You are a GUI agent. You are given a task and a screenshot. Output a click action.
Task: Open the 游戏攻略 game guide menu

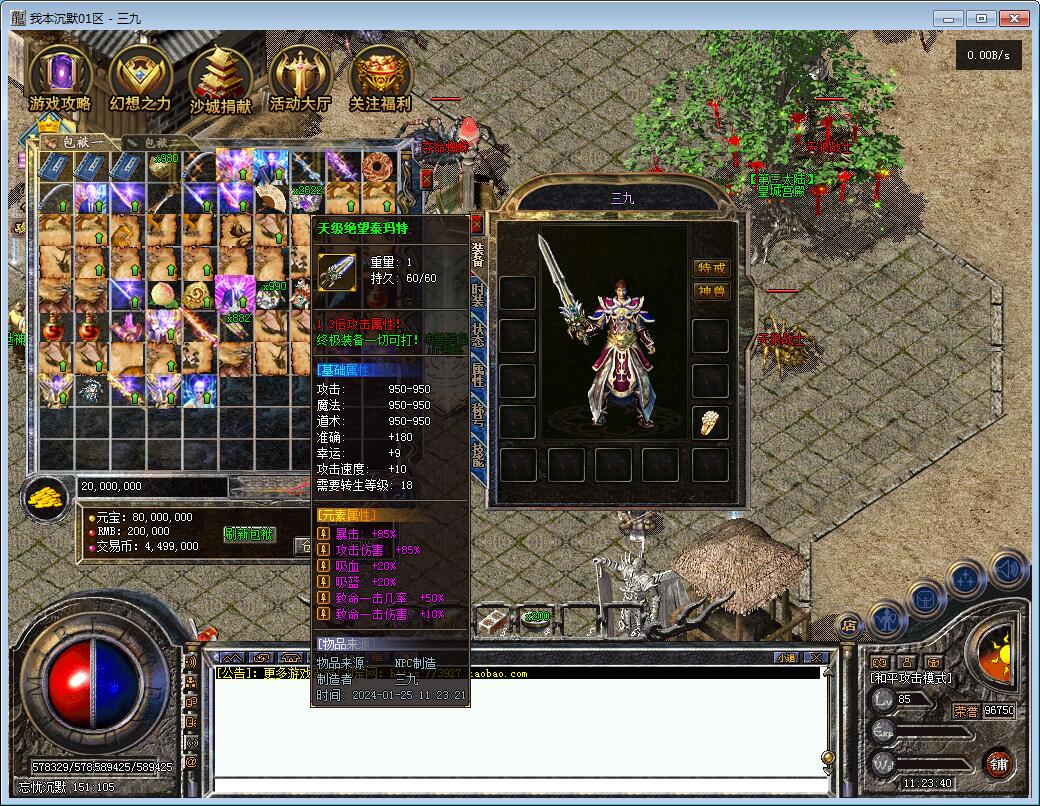click(60, 78)
